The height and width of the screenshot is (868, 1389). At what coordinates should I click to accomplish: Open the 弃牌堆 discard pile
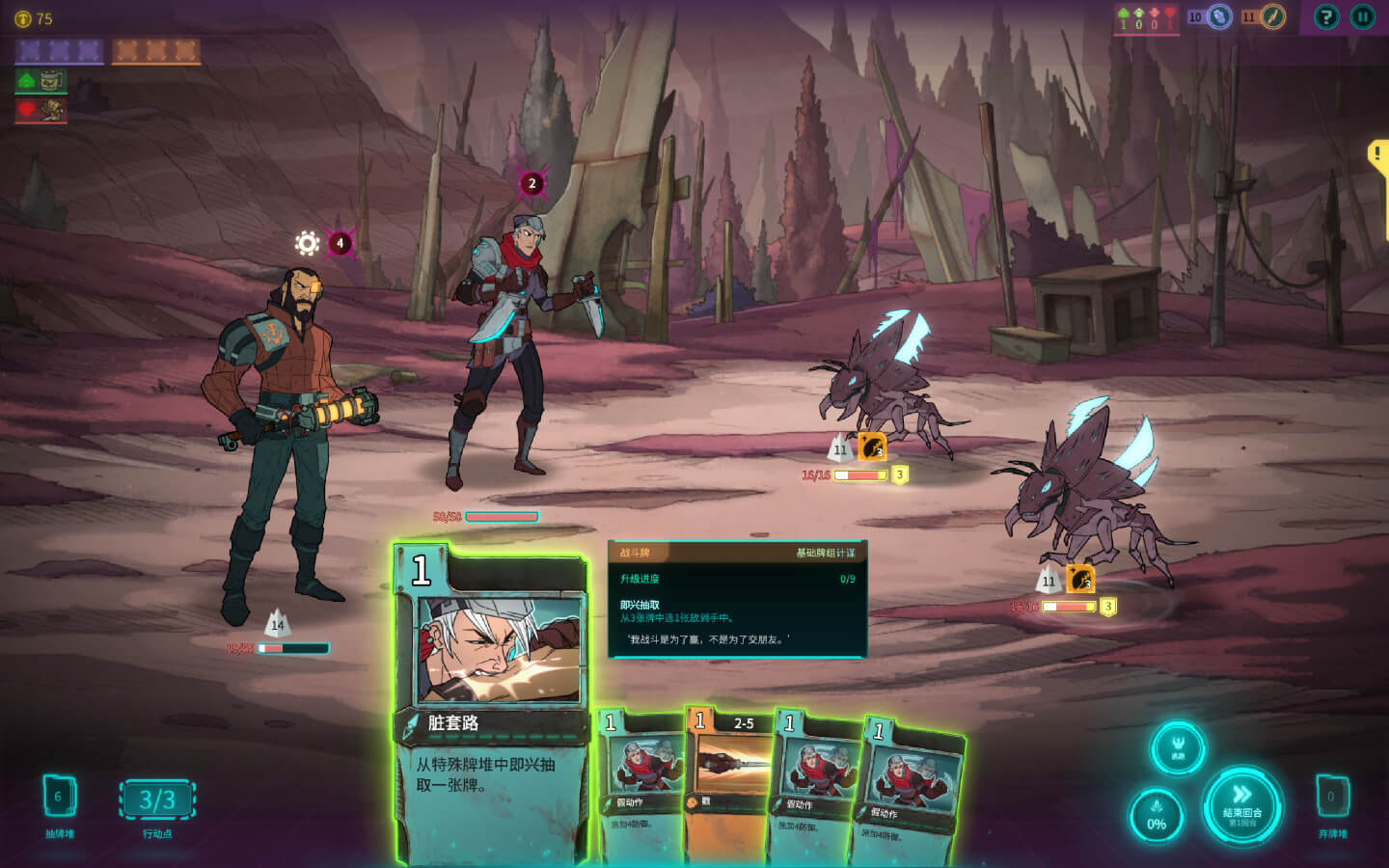(1332, 798)
